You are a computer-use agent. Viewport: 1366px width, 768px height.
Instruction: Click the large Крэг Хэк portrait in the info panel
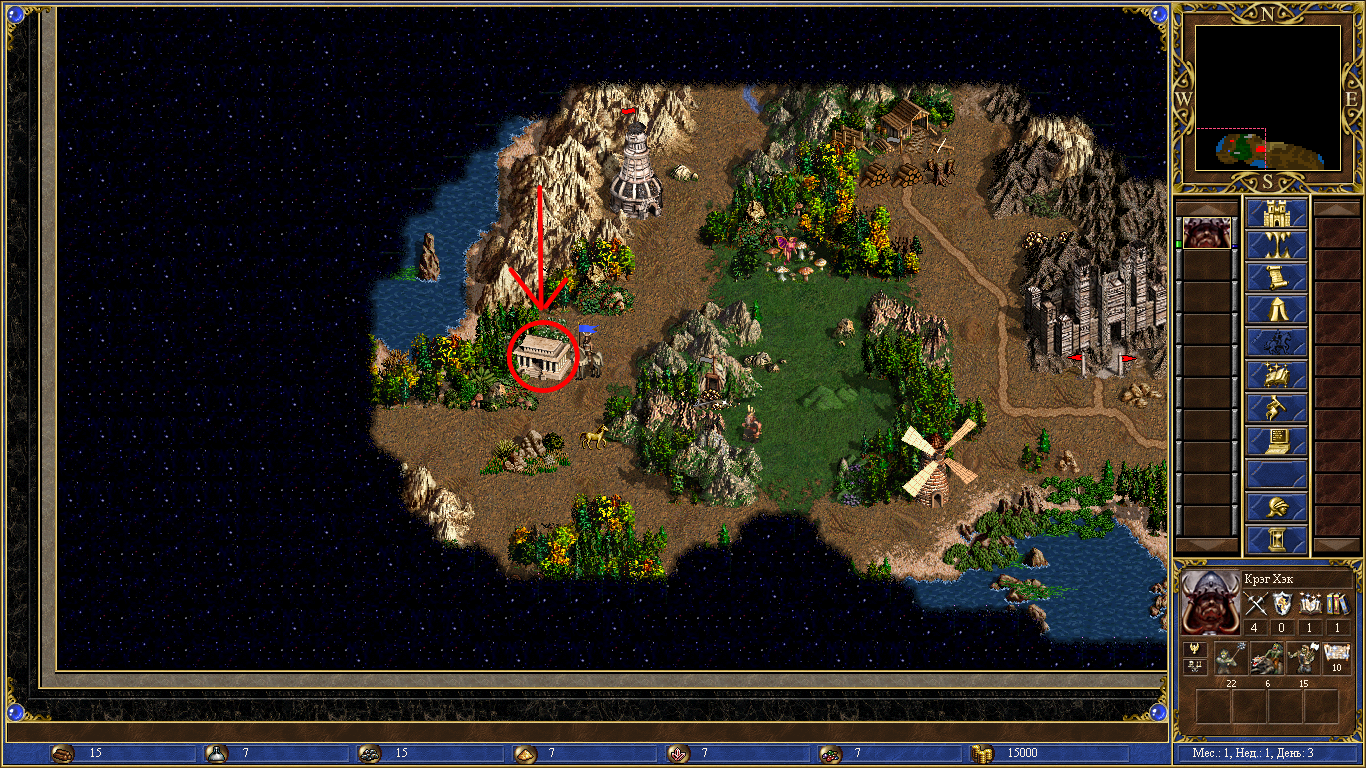click(1210, 603)
